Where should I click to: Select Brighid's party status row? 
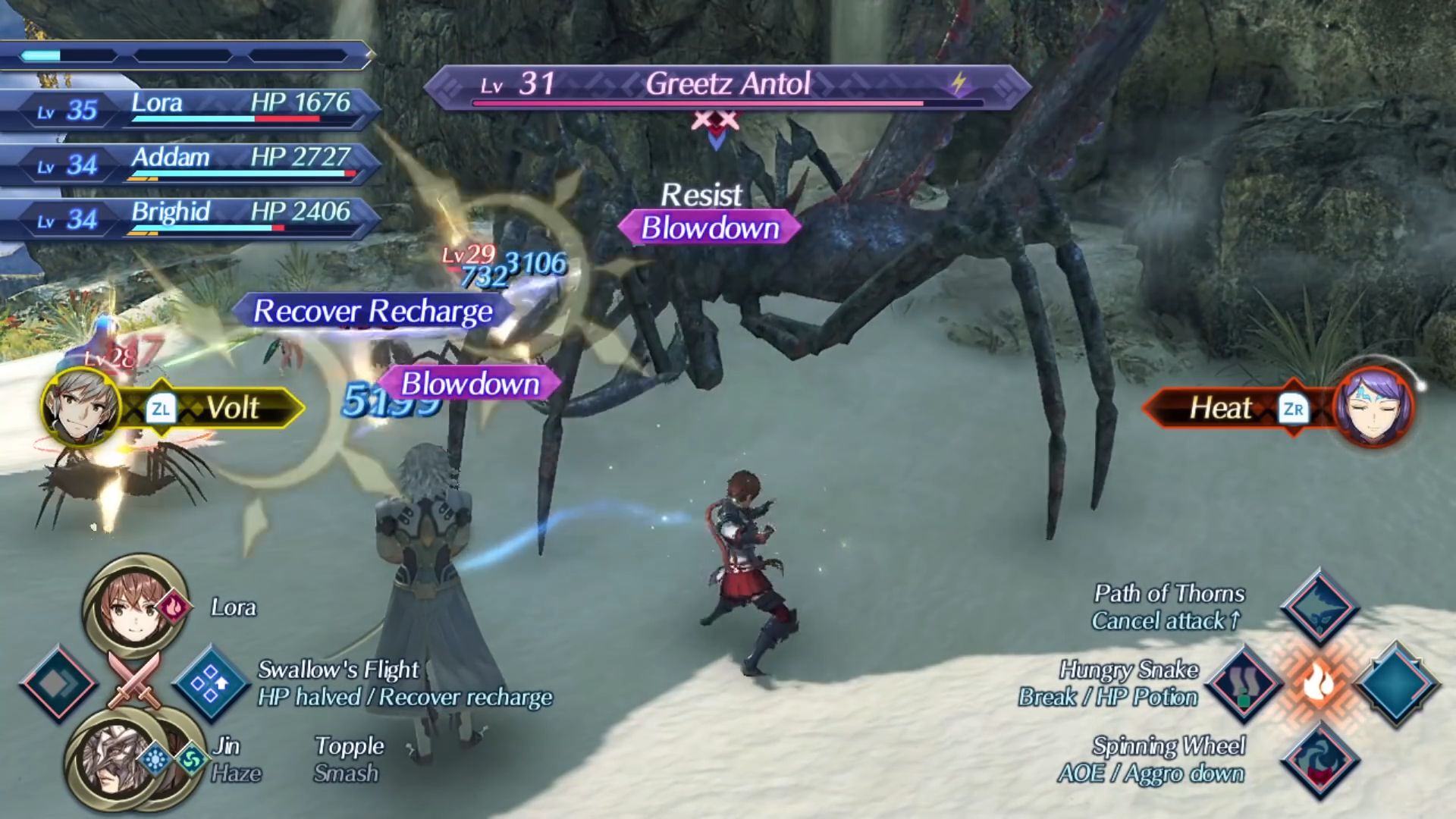(190, 218)
